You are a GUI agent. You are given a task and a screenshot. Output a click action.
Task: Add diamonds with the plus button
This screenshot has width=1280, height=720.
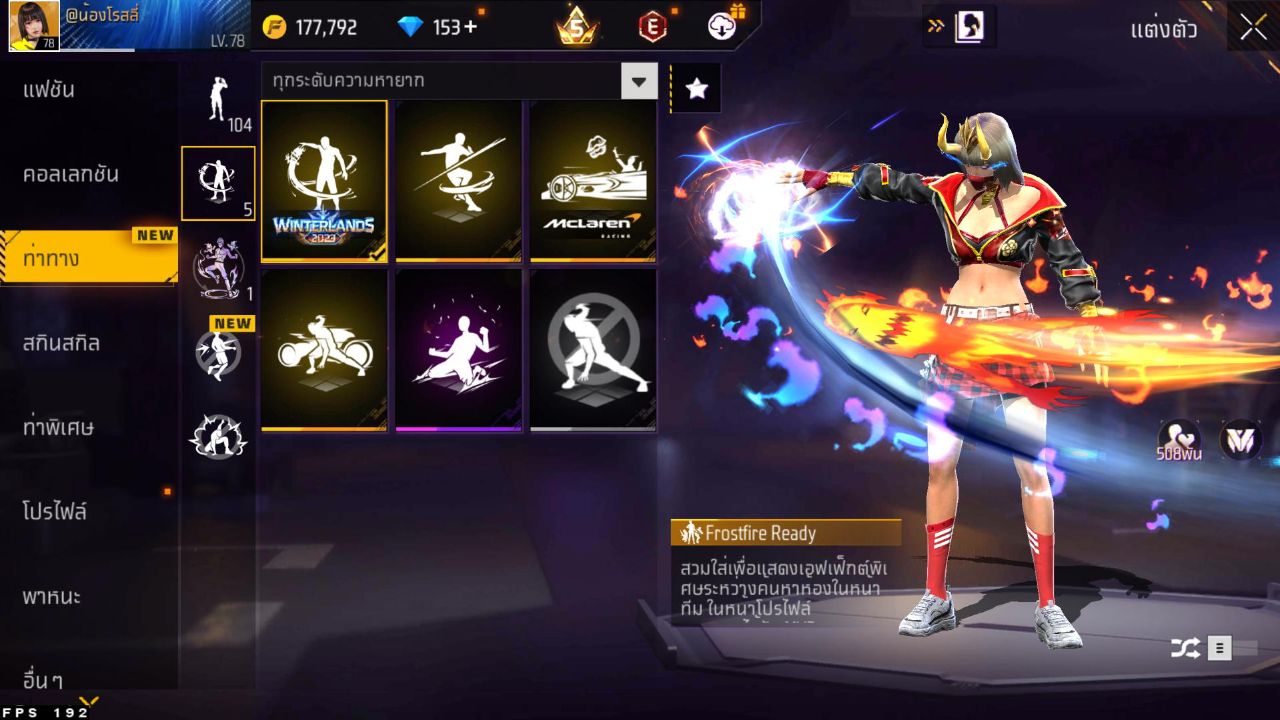tap(470, 28)
